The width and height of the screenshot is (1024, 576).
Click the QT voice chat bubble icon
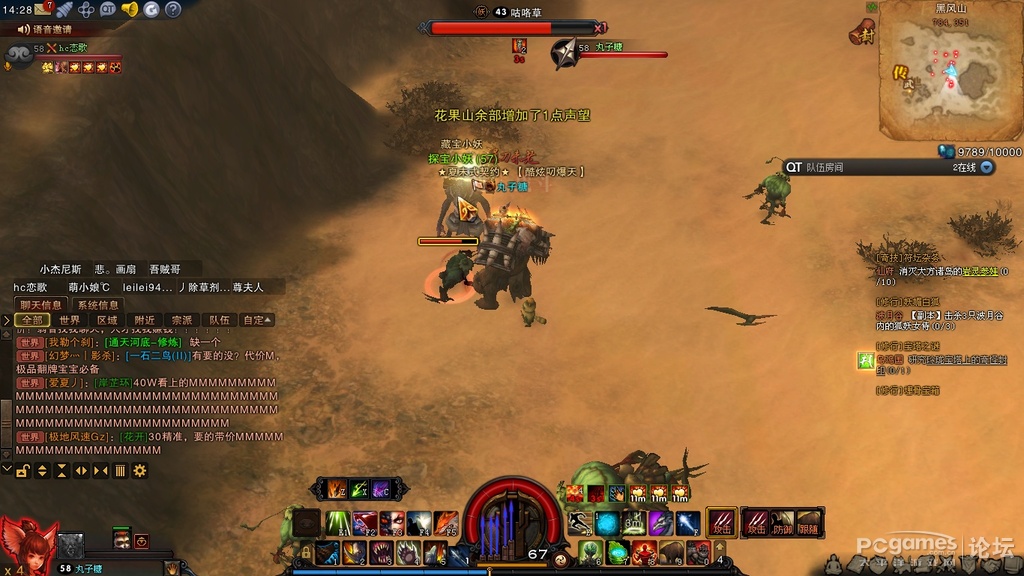(108, 9)
